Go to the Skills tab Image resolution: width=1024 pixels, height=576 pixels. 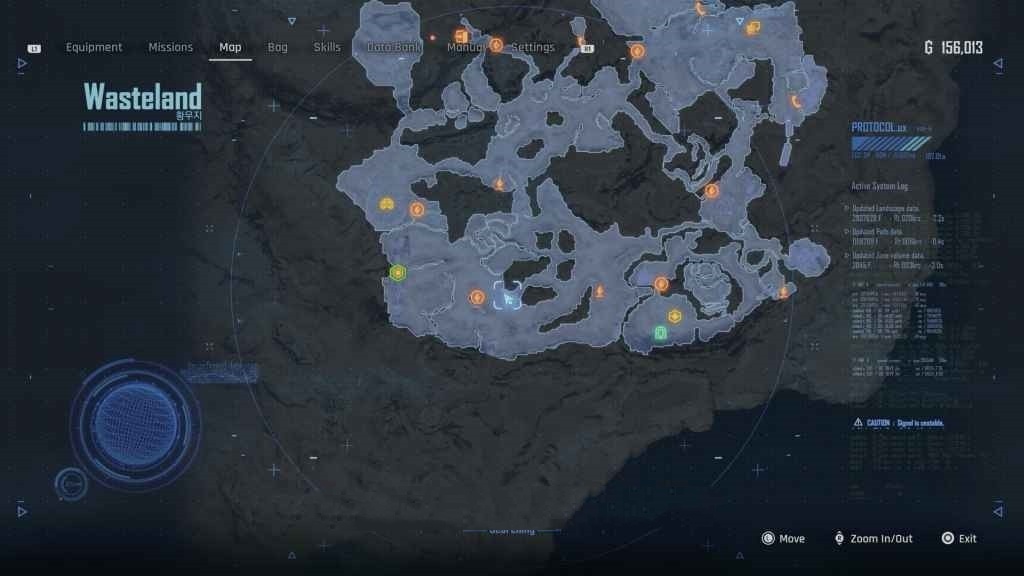(x=327, y=47)
